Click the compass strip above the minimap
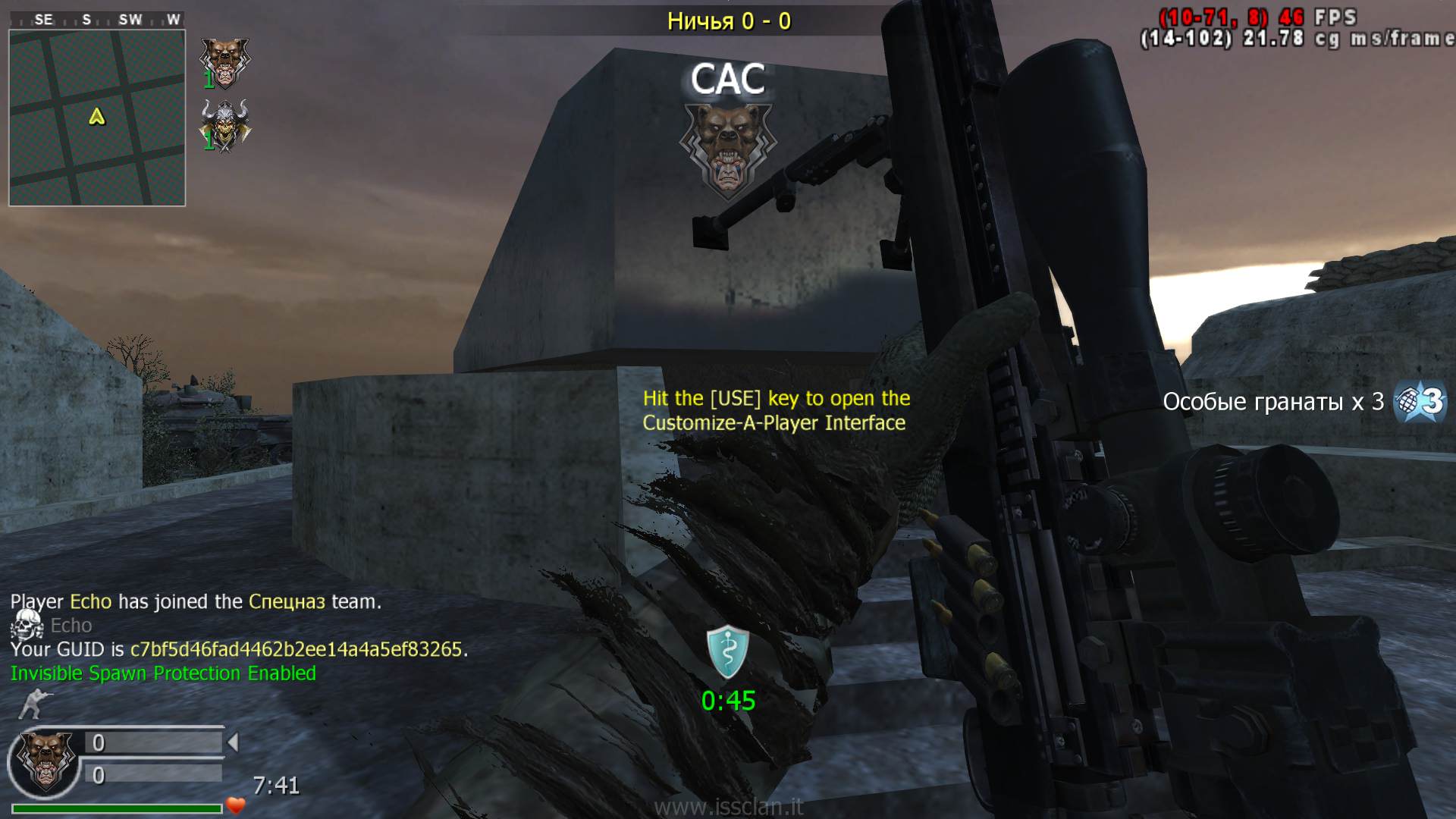Image resolution: width=1456 pixels, height=819 pixels. pos(97,20)
